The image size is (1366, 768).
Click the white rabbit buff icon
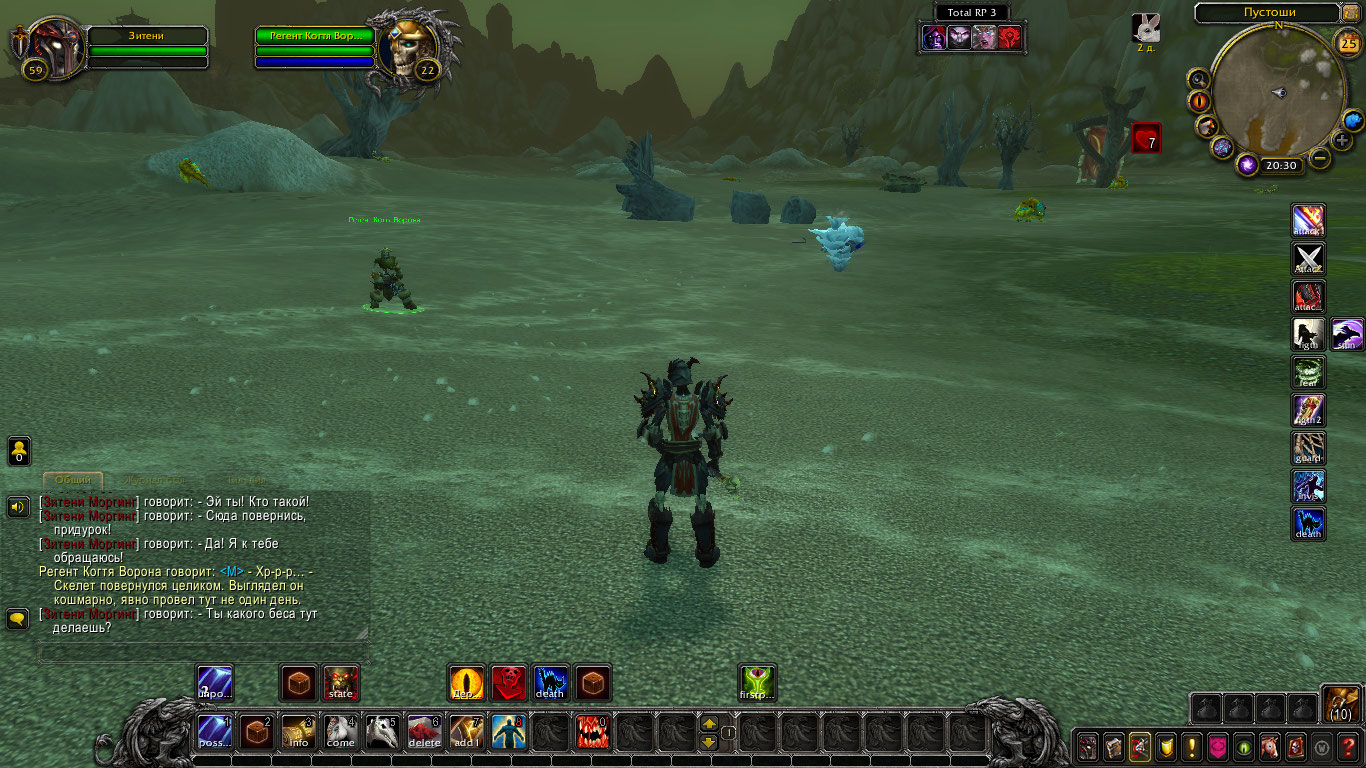1145,28
